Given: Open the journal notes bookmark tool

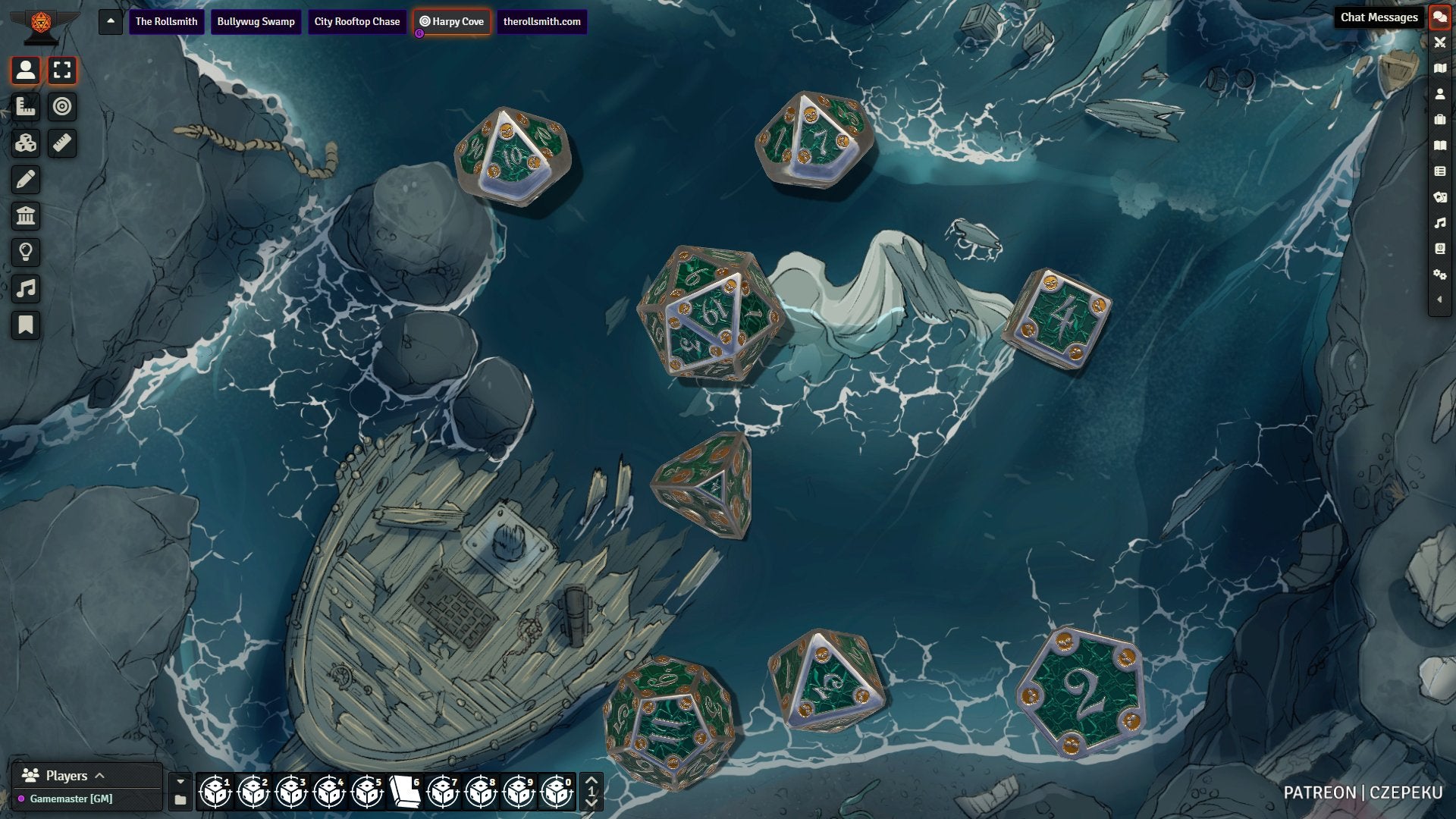Looking at the screenshot, I should [26, 325].
